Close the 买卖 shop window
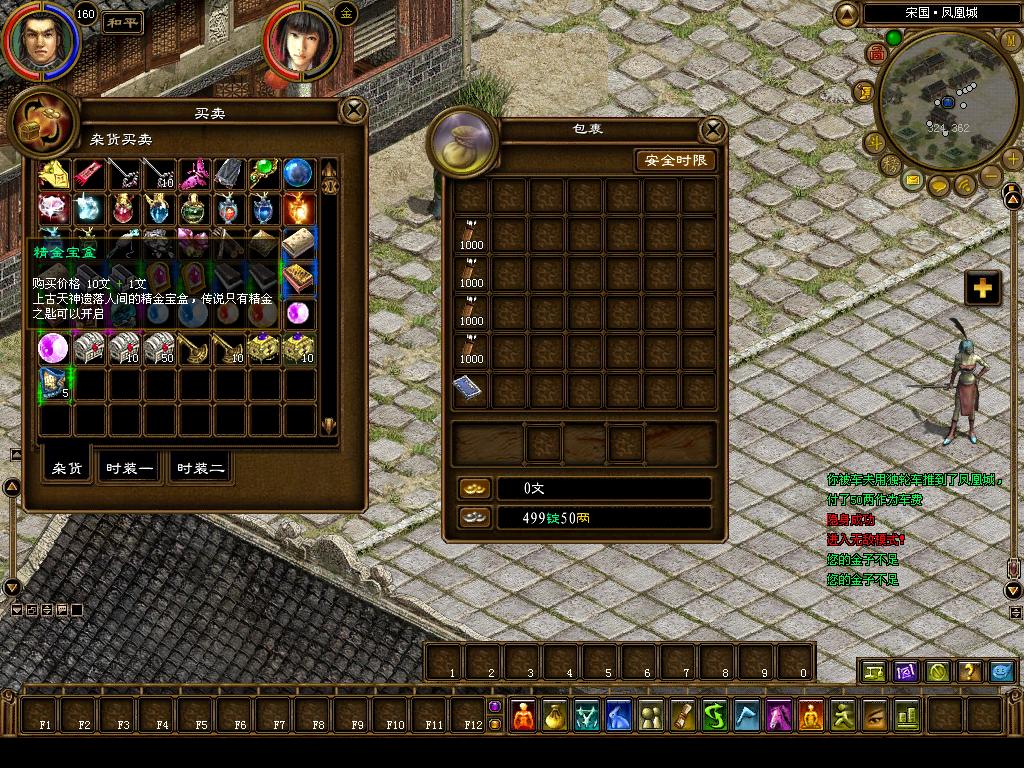The image size is (1024, 768). point(353,110)
